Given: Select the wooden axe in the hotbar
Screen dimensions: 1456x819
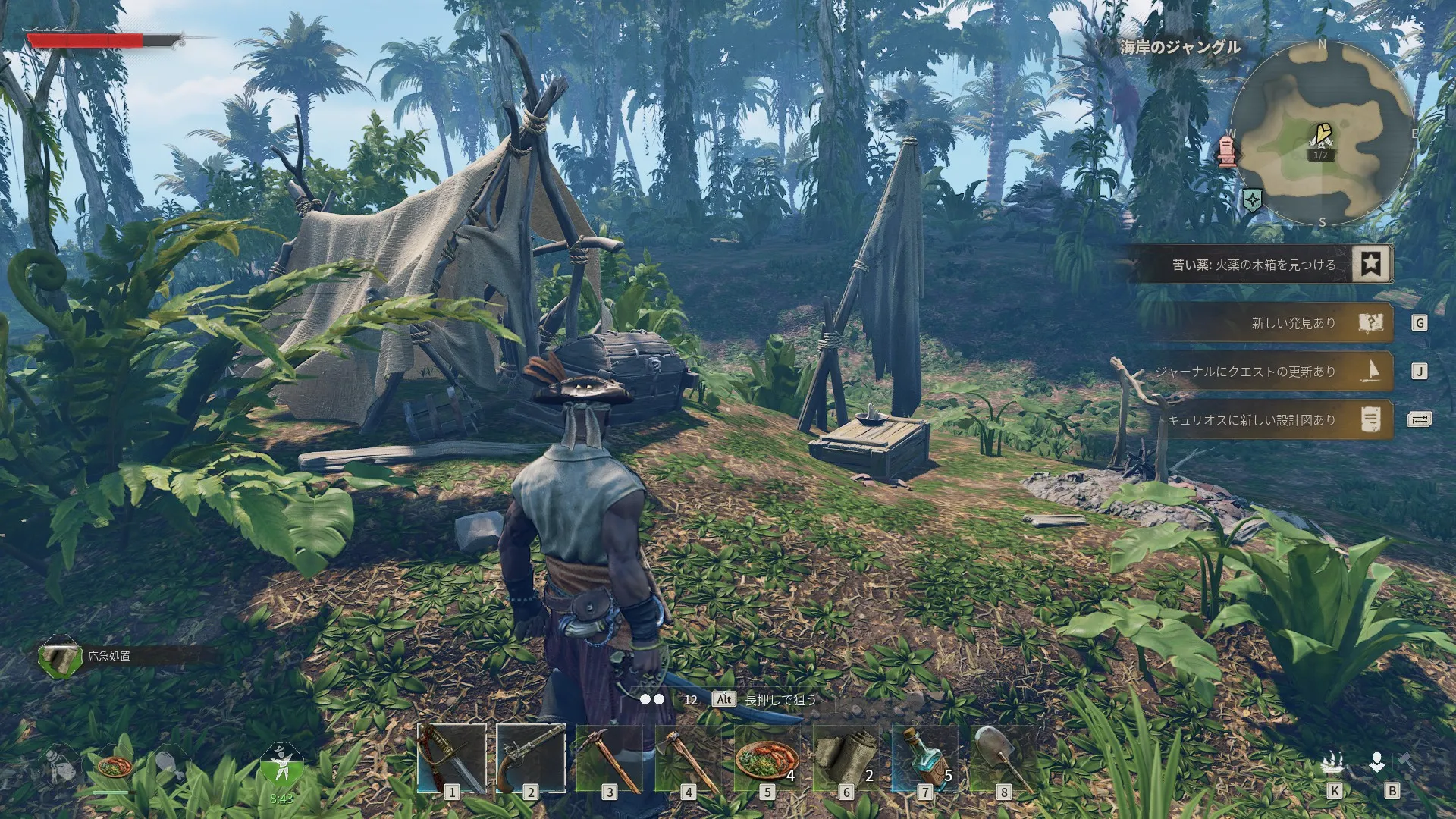Looking at the screenshot, I should (x=689, y=759).
